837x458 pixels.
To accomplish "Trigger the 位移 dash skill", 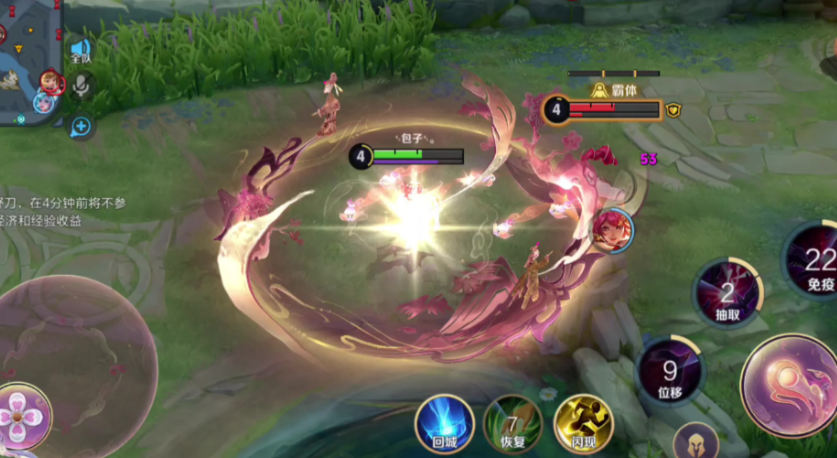I will coord(670,371).
